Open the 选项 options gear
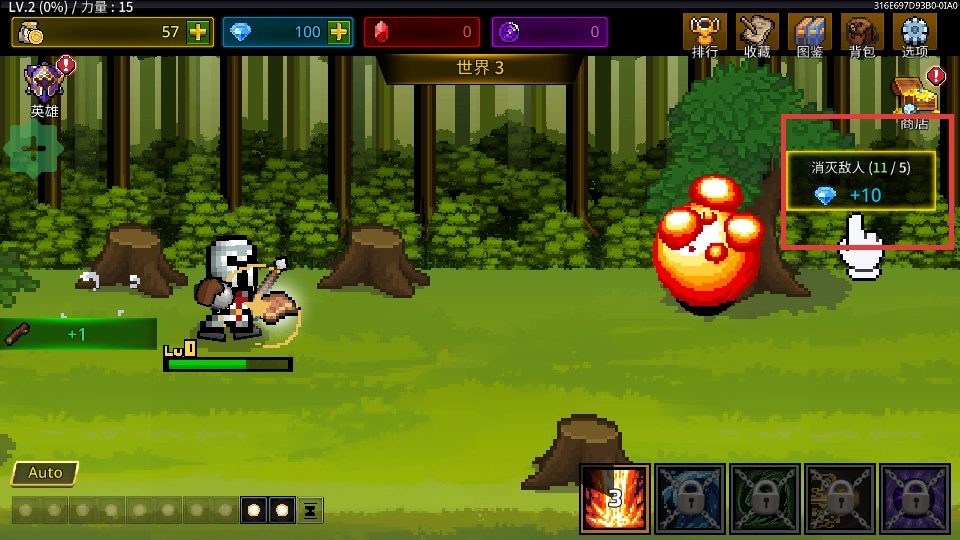The height and width of the screenshot is (540, 960). [x=914, y=33]
